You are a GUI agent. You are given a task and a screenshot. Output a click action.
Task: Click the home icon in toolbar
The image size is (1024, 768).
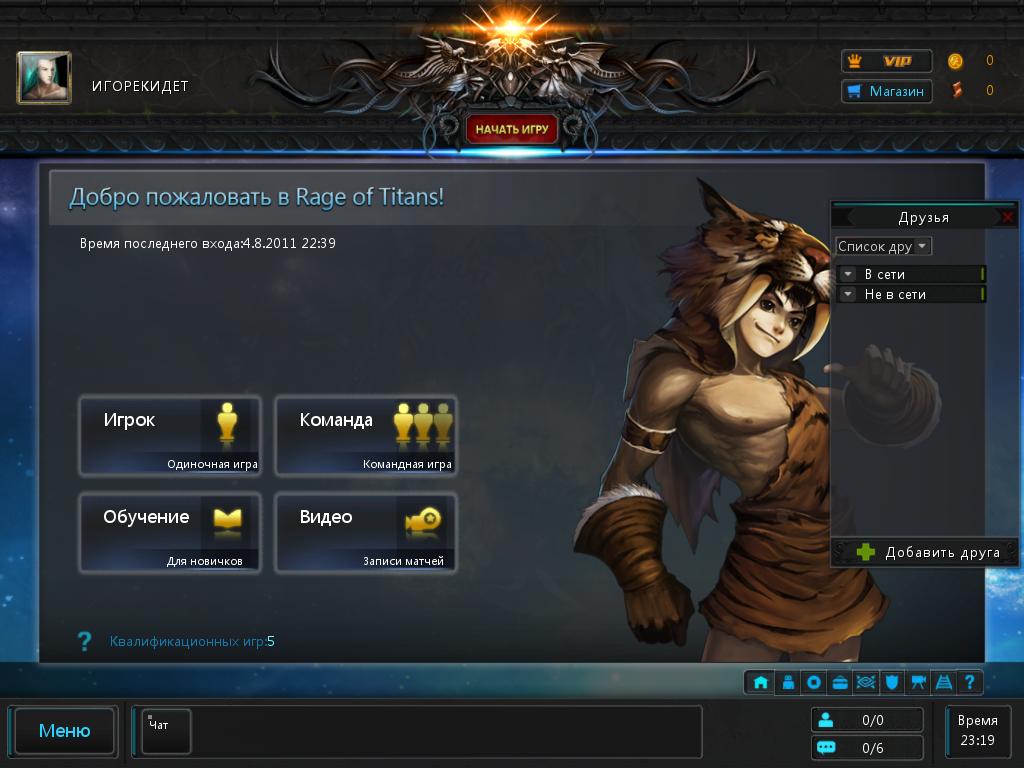pos(761,683)
